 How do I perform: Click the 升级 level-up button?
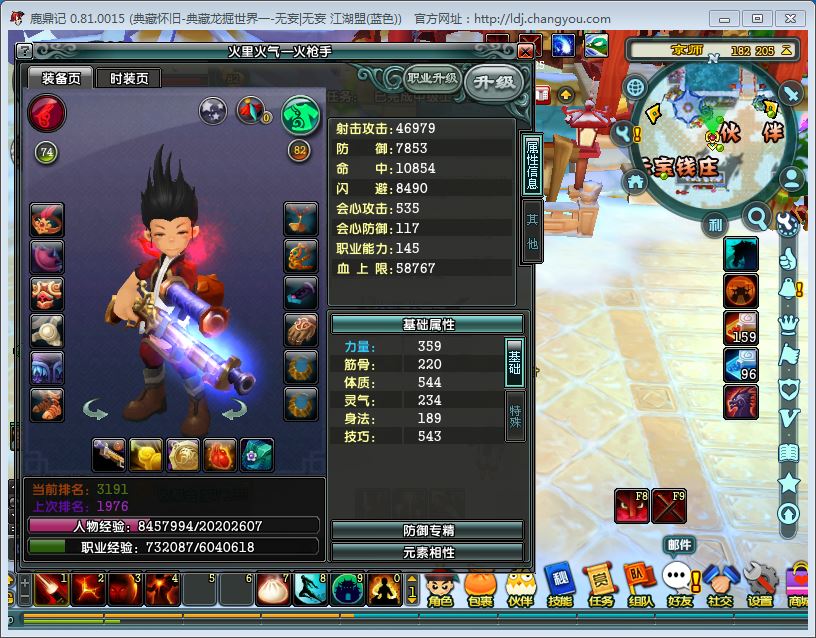495,82
